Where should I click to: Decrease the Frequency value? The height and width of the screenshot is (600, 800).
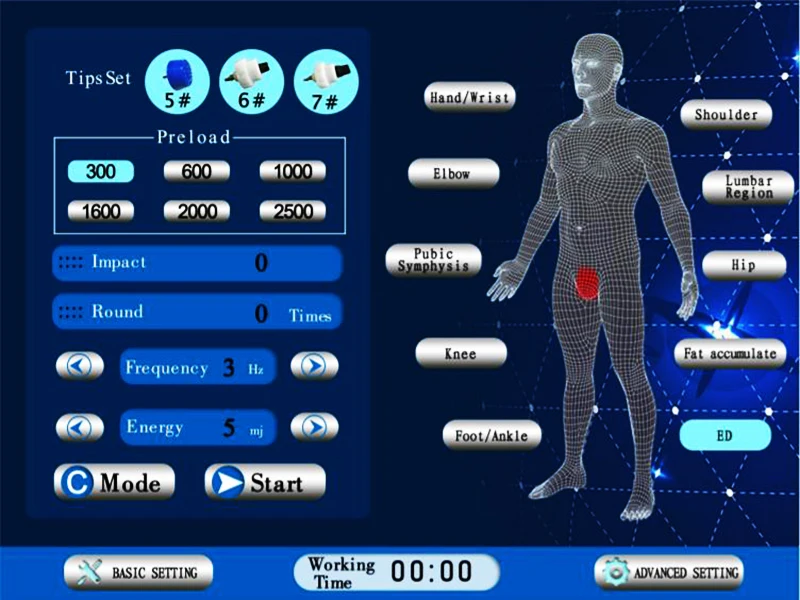pos(79,366)
